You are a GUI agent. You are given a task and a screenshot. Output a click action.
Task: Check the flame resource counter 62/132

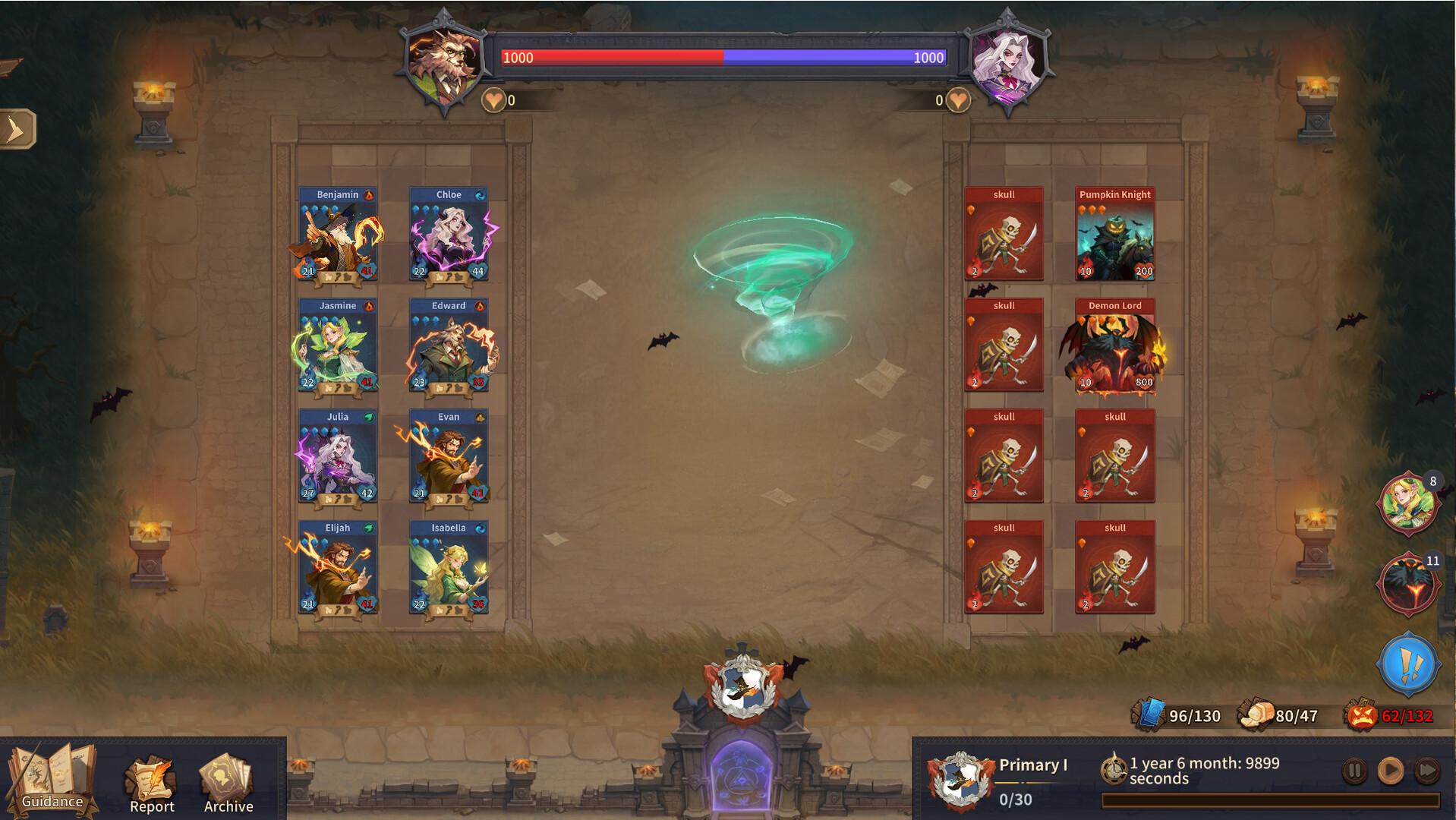(1406, 714)
